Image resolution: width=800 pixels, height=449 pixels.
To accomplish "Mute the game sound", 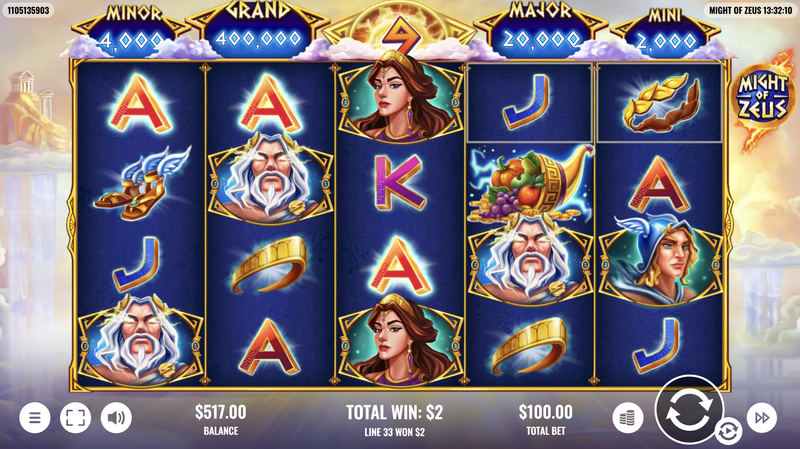I will pyautogui.click(x=117, y=417).
